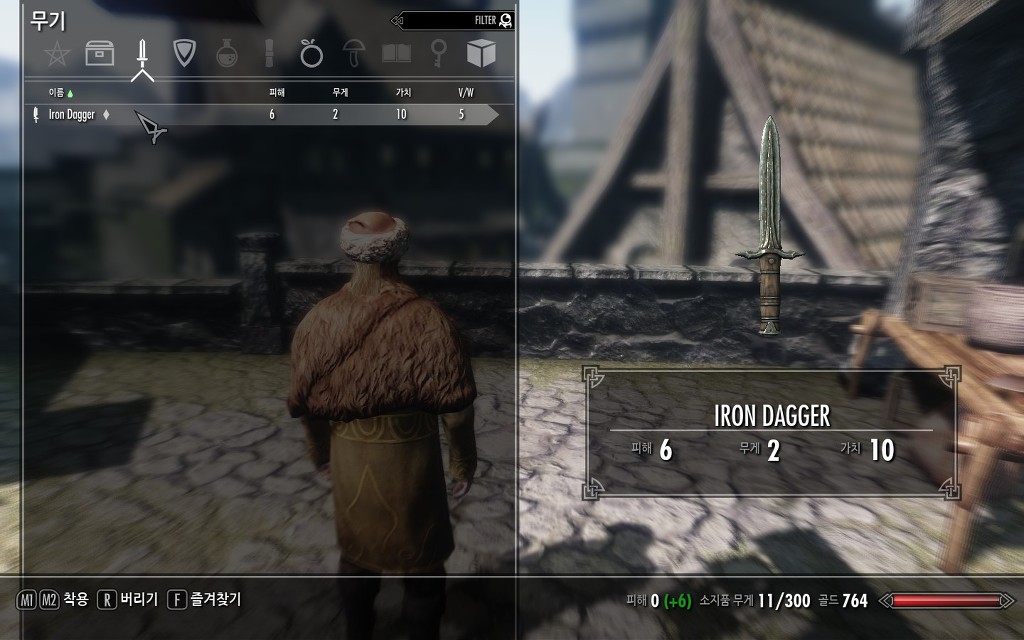Sort items by the 무게 column
Viewport: 1024px width, 640px height.
[340, 92]
